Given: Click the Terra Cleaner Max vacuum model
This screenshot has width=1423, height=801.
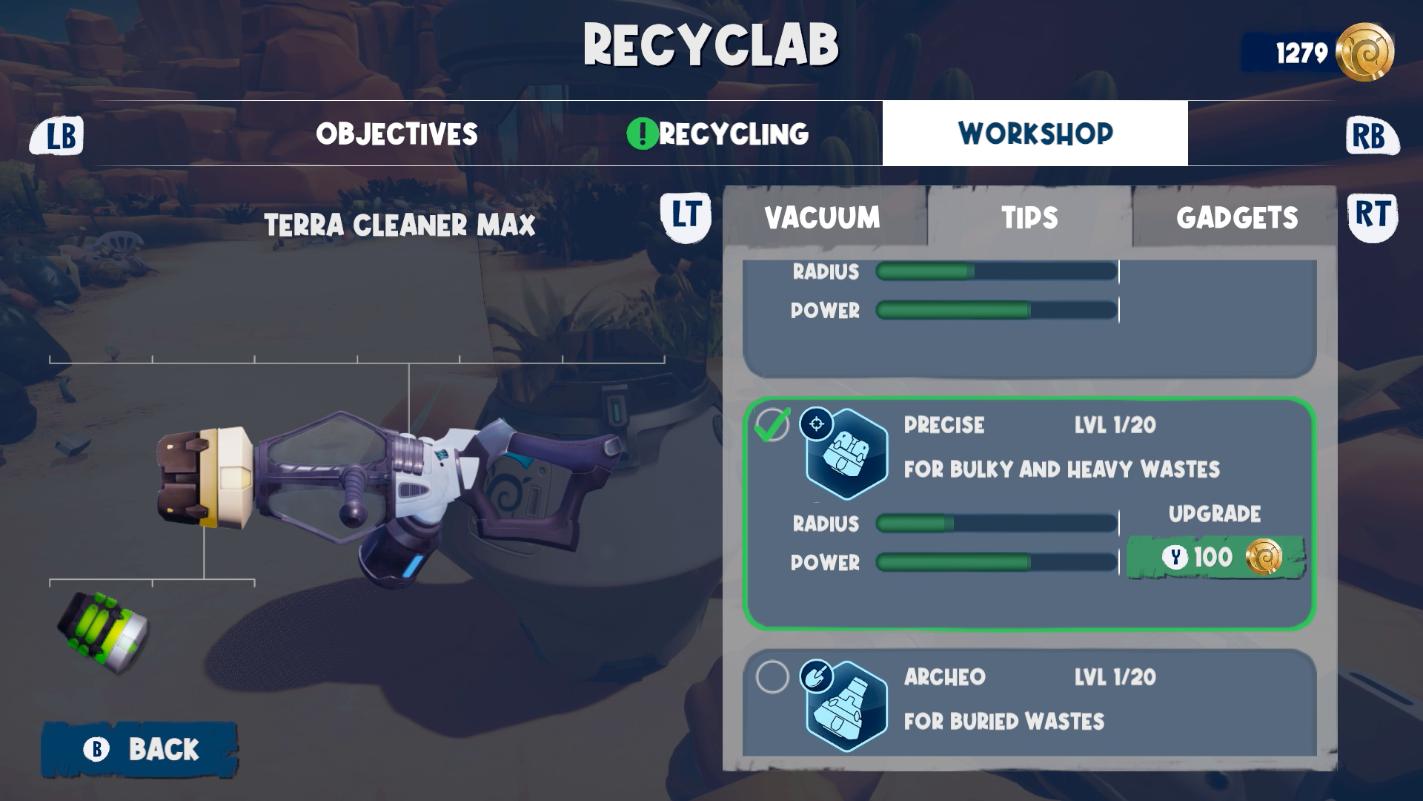Looking at the screenshot, I should click(x=390, y=490).
